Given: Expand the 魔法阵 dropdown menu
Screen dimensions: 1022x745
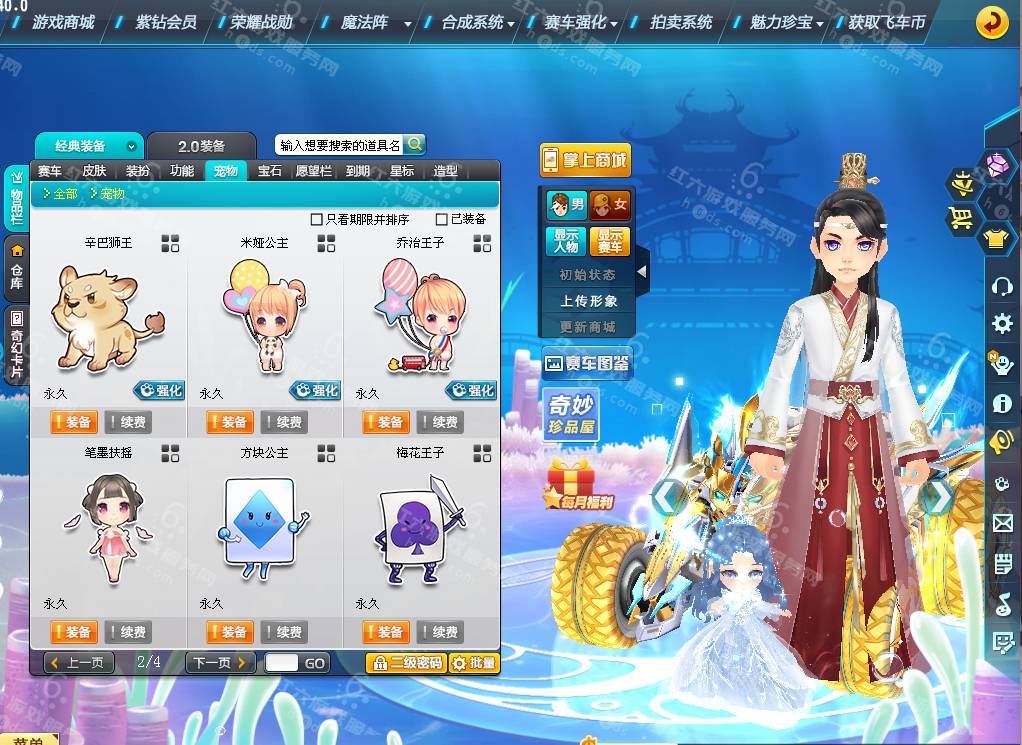Looking at the screenshot, I should point(407,23).
